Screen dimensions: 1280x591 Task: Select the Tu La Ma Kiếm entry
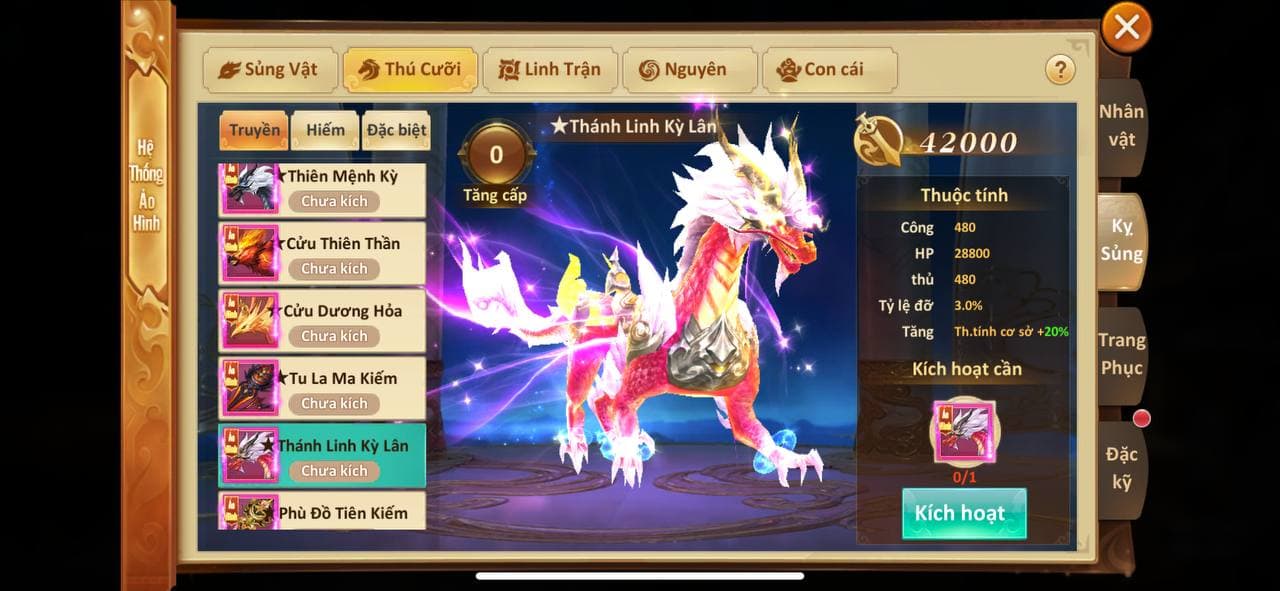(x=322, y=389)
